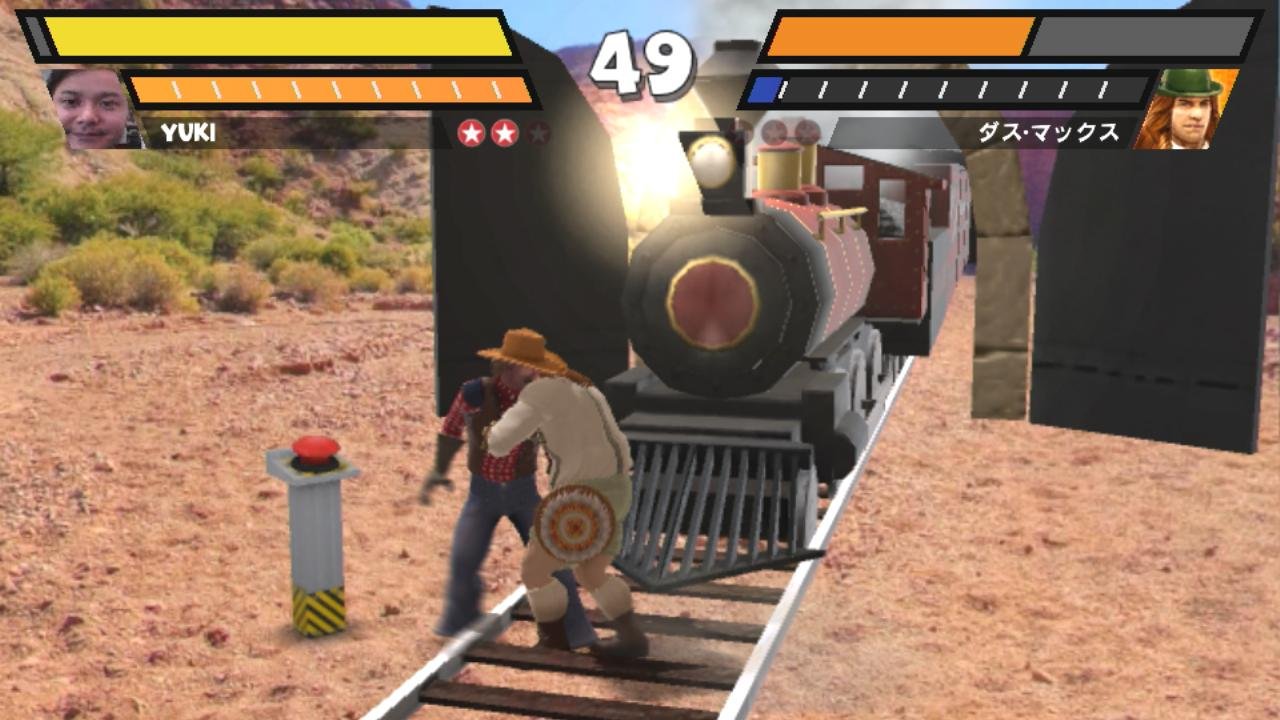Click YUKI's player portrait
The width and height of the screenshot is (1280, 720).
click(90, 108)
